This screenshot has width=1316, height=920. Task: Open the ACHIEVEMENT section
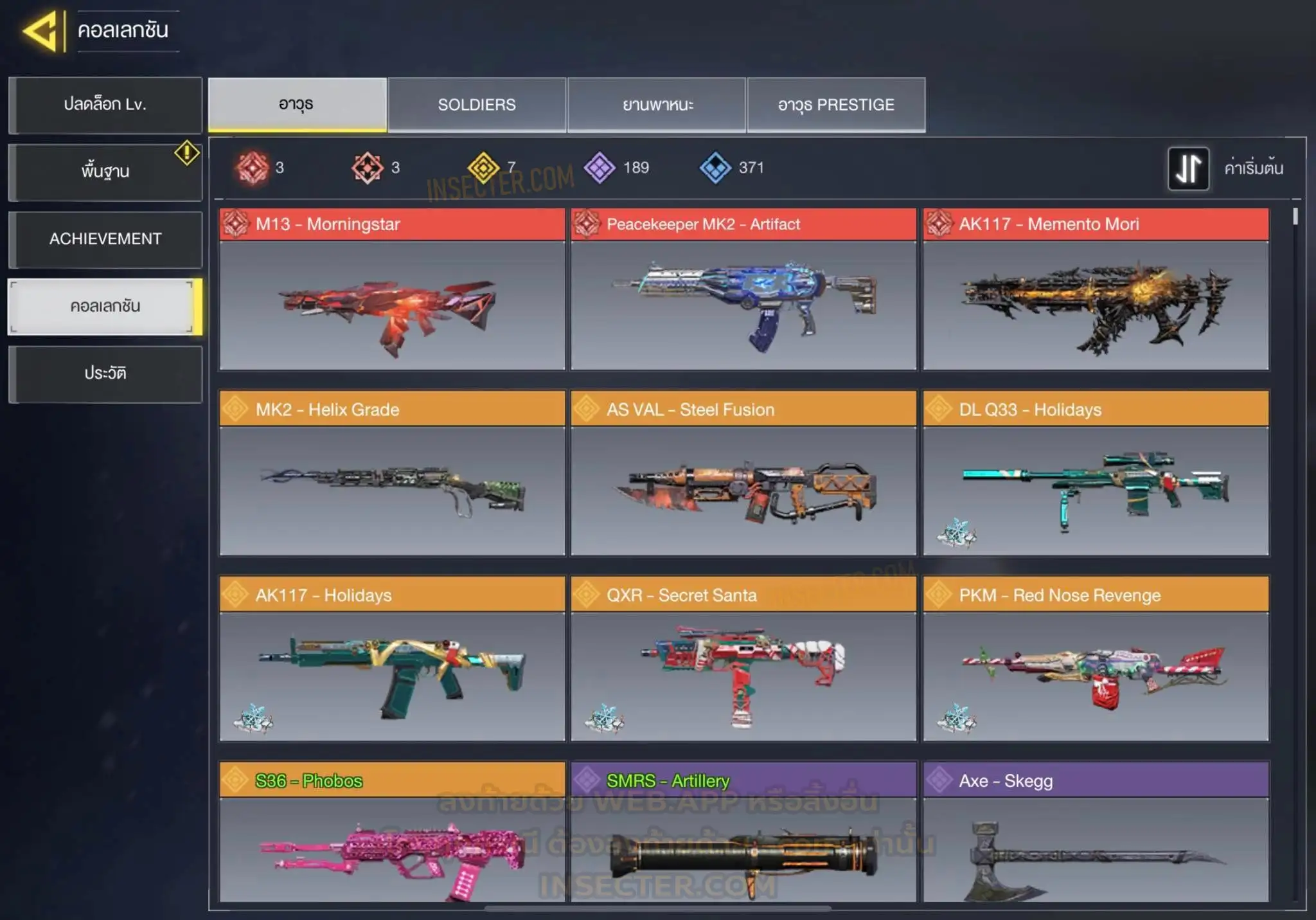[105, 239]
